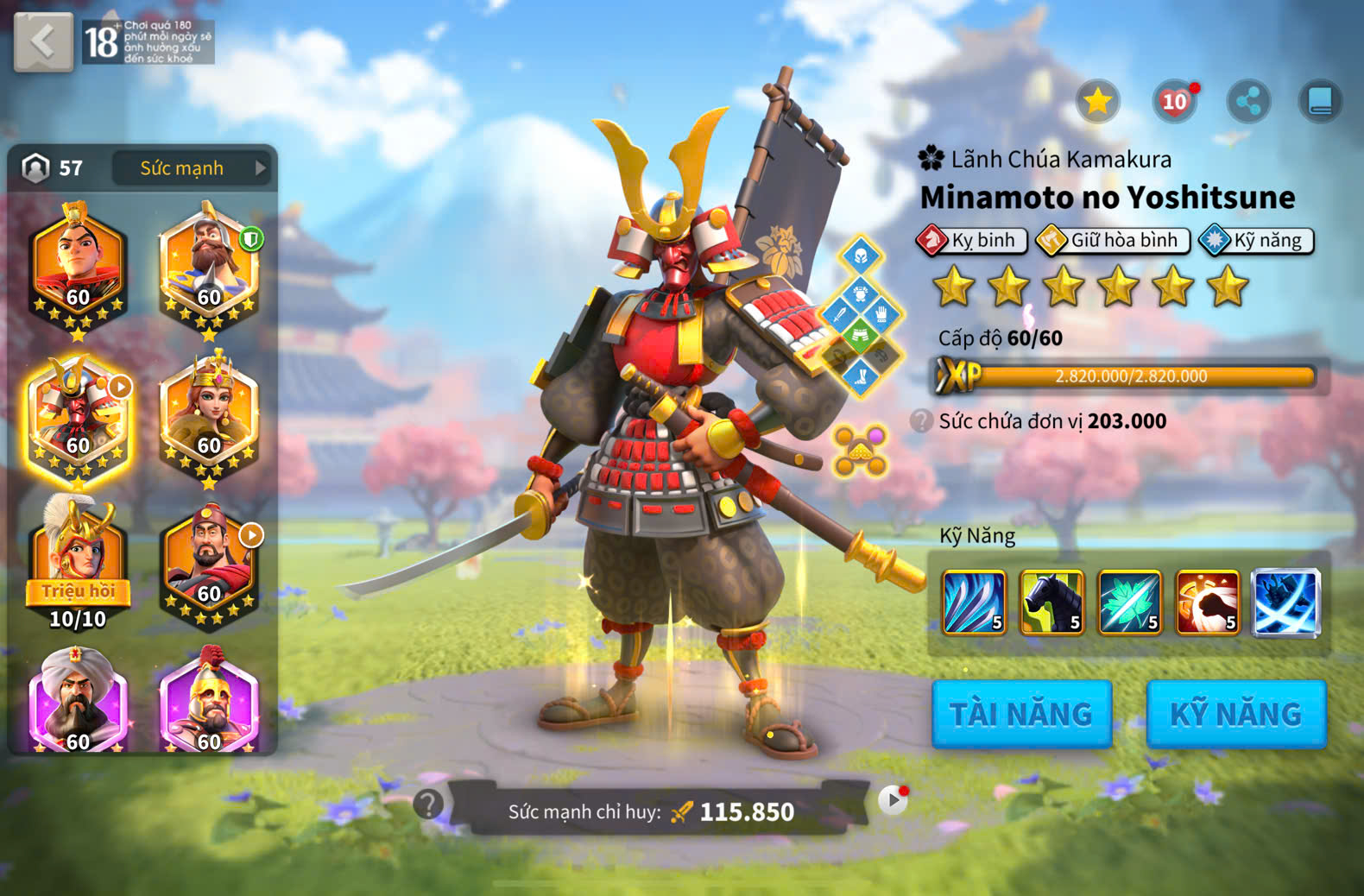Image resolution: width=1364 pixels, height=896 pixels.
Task: Select the green leaf slash skill
Action: pos(1129,603)
